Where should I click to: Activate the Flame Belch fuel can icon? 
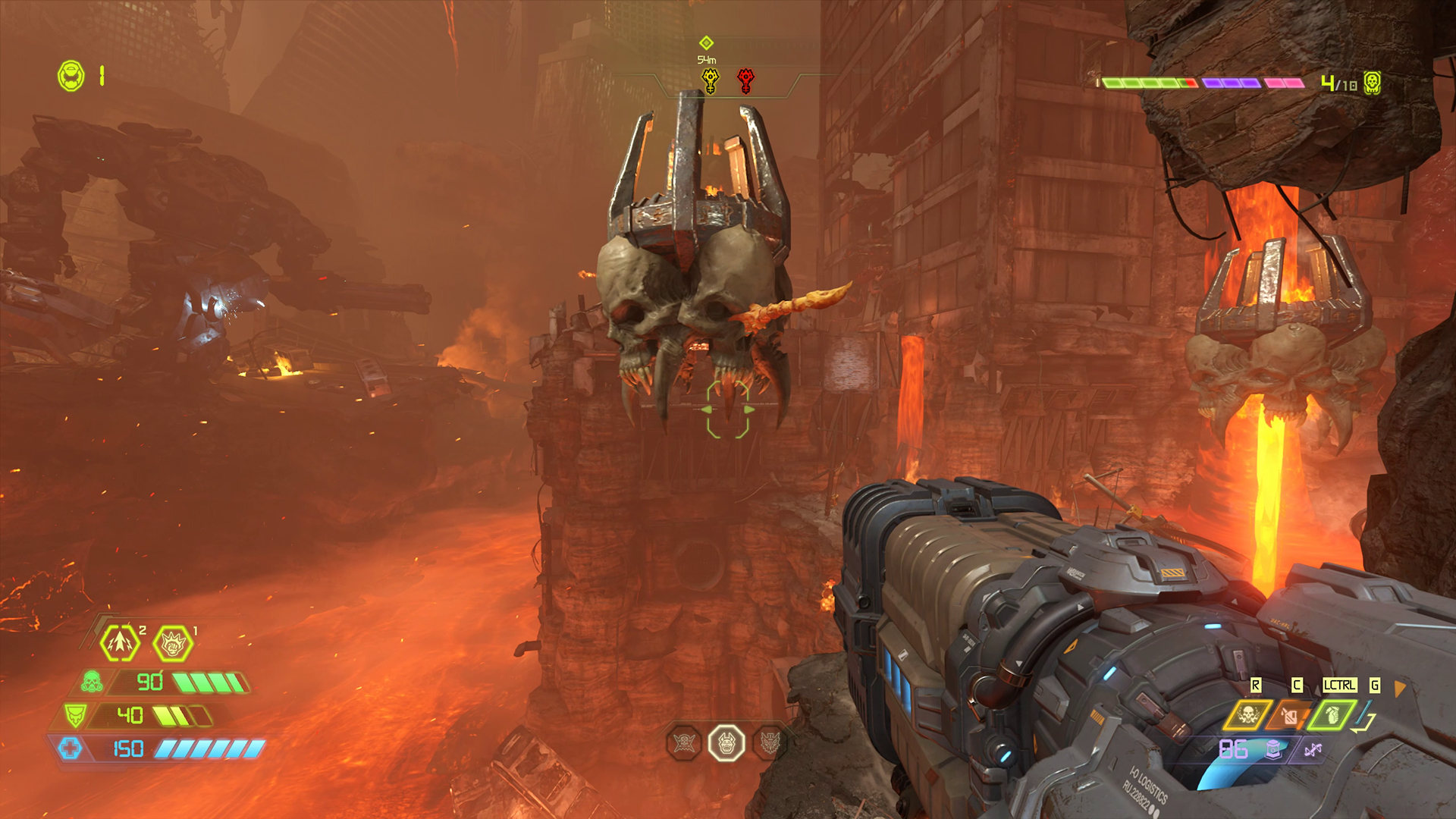point(1291,715)
